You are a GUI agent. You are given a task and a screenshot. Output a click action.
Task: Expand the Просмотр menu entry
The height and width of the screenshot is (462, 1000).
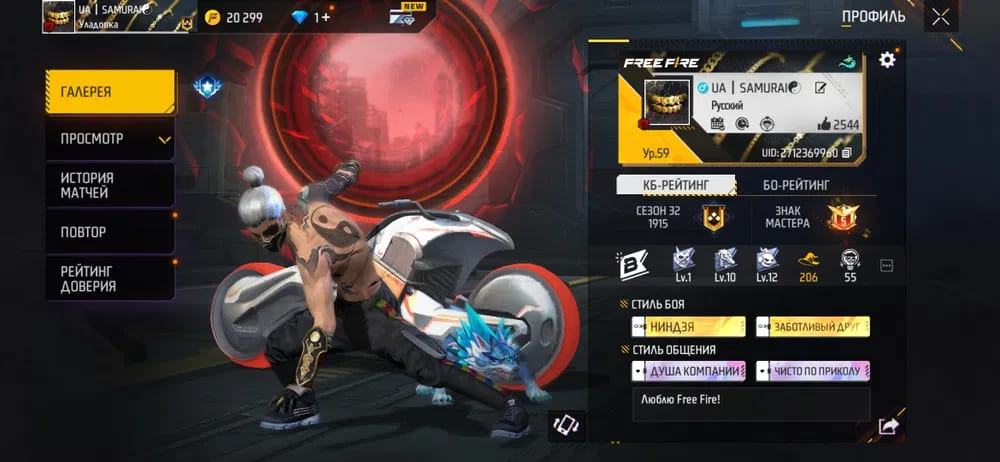(109, 139)
